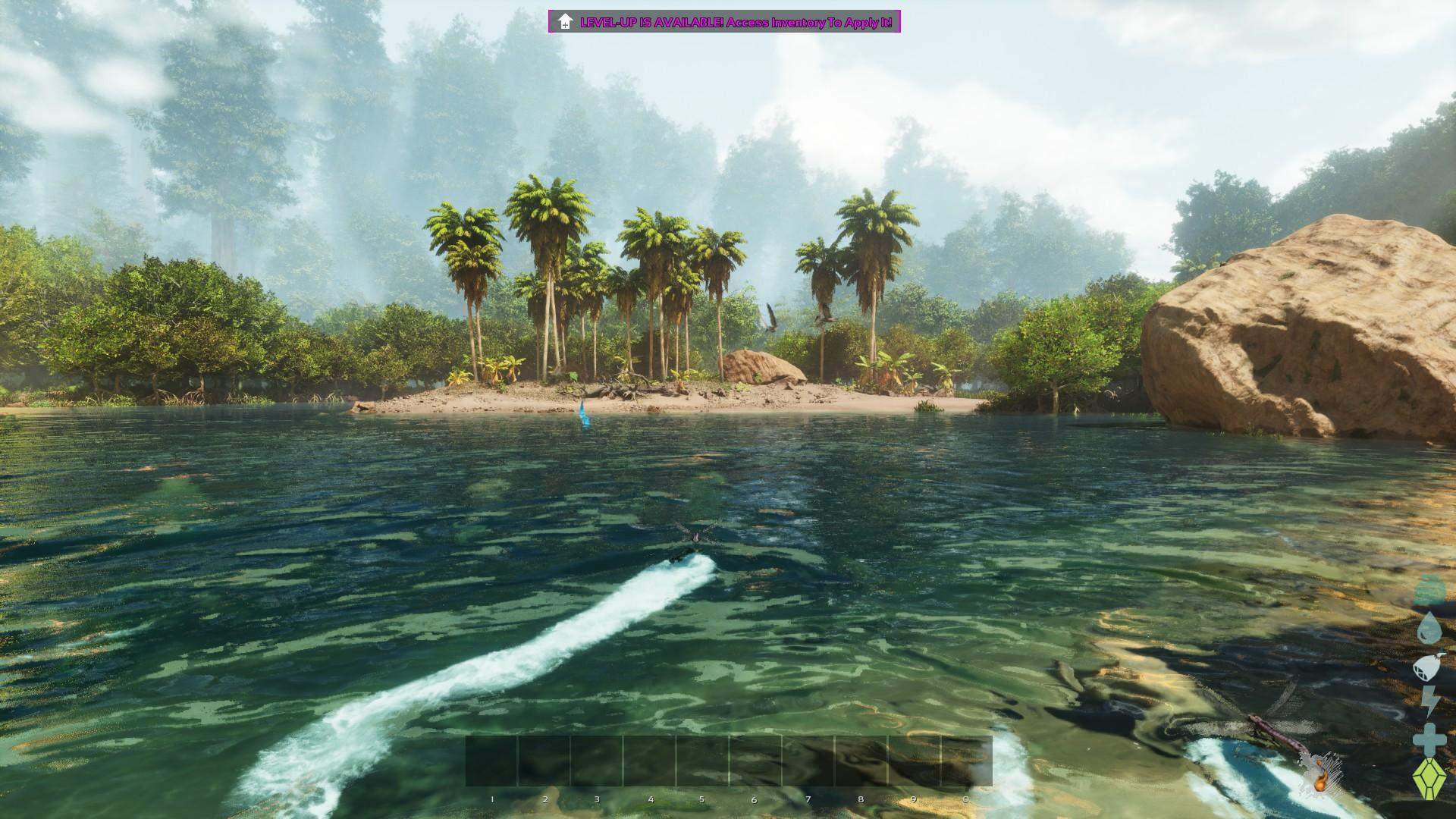Viewport: 1456px width, 819px height.
Task: Click the hydration water droplet status icon
Action: (x=1429, y=627)
